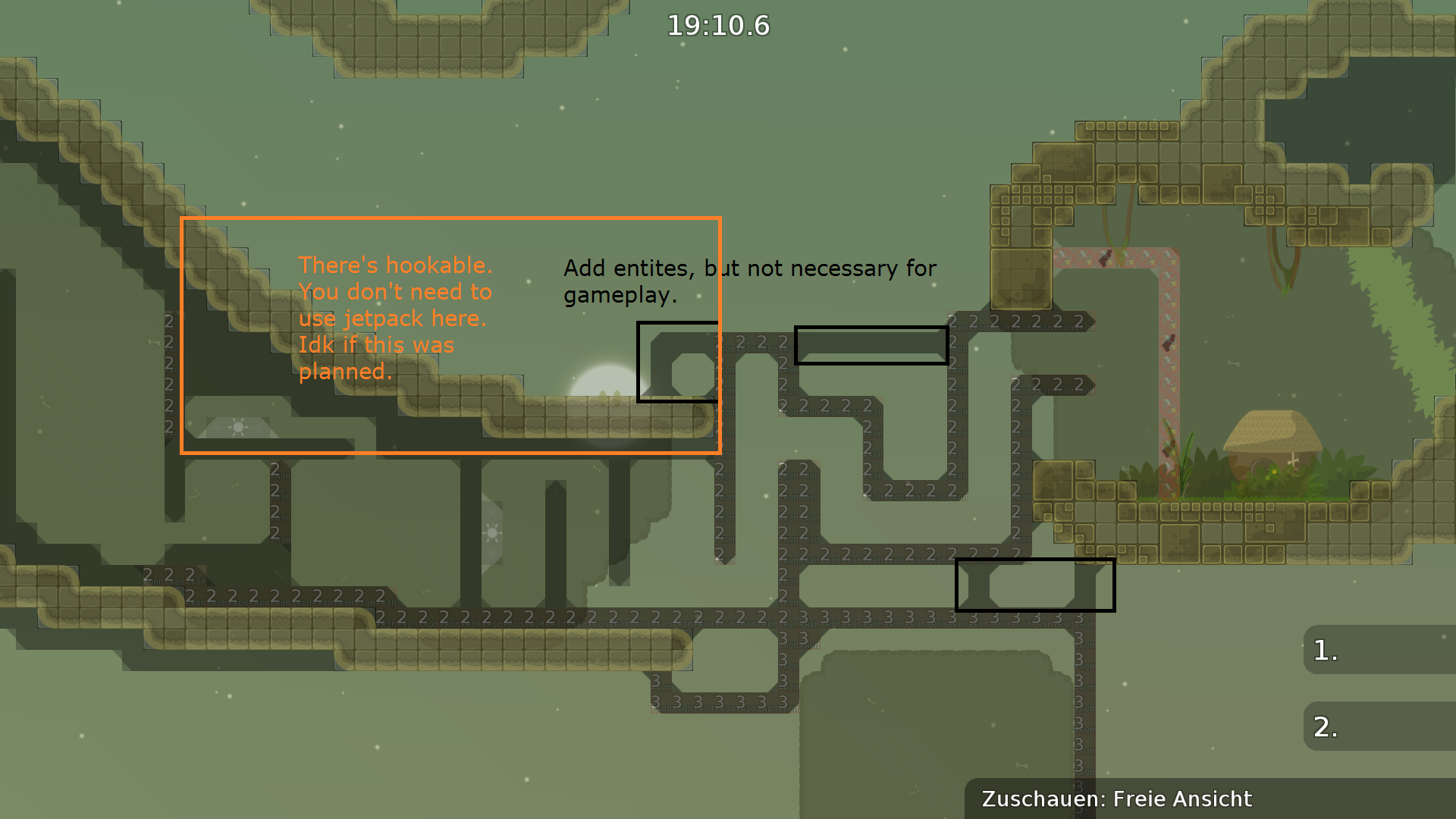Expand the list entry labeled 1.
This screenshot has width=1456, height=819.
tap(1380, 650)
